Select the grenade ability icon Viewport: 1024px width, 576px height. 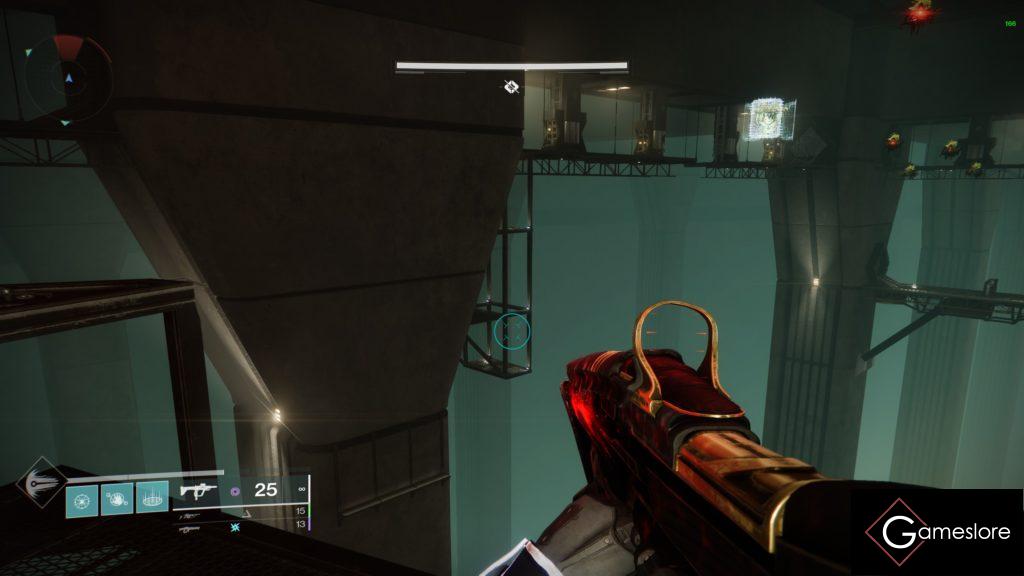pyautogui.click(x=83, y=497)
